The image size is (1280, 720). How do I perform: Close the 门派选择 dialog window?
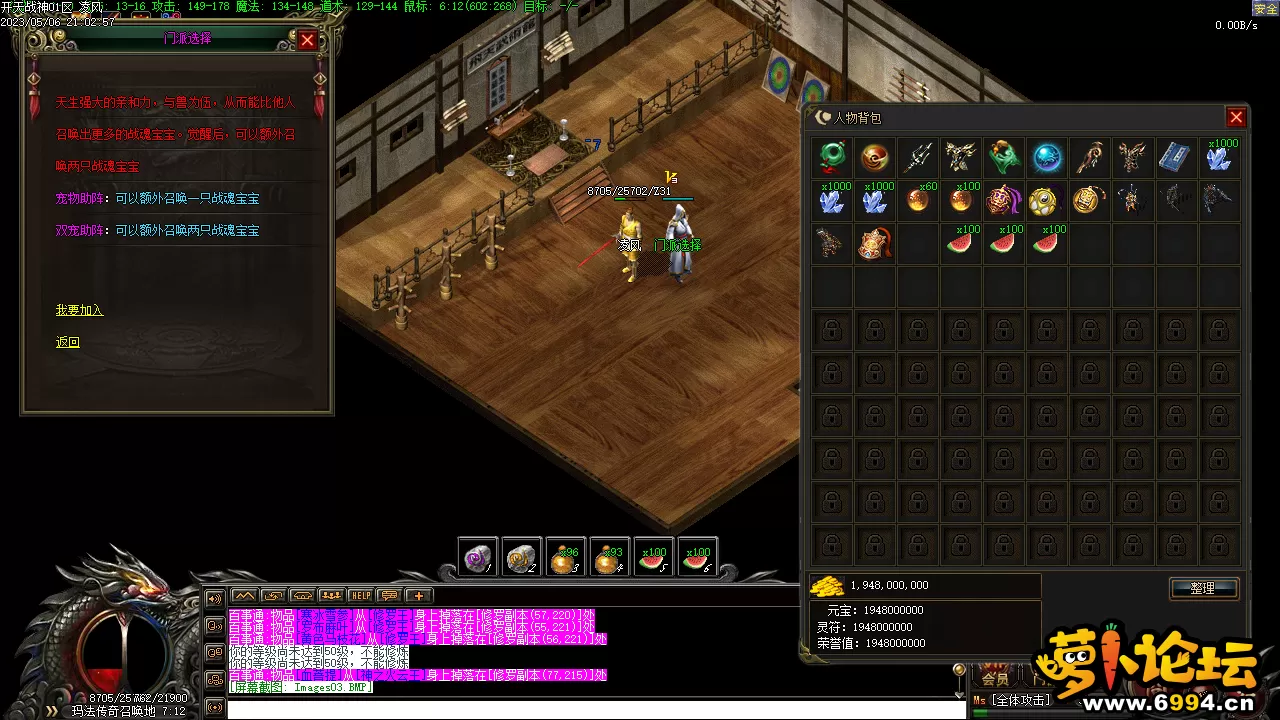pos(308,40)
